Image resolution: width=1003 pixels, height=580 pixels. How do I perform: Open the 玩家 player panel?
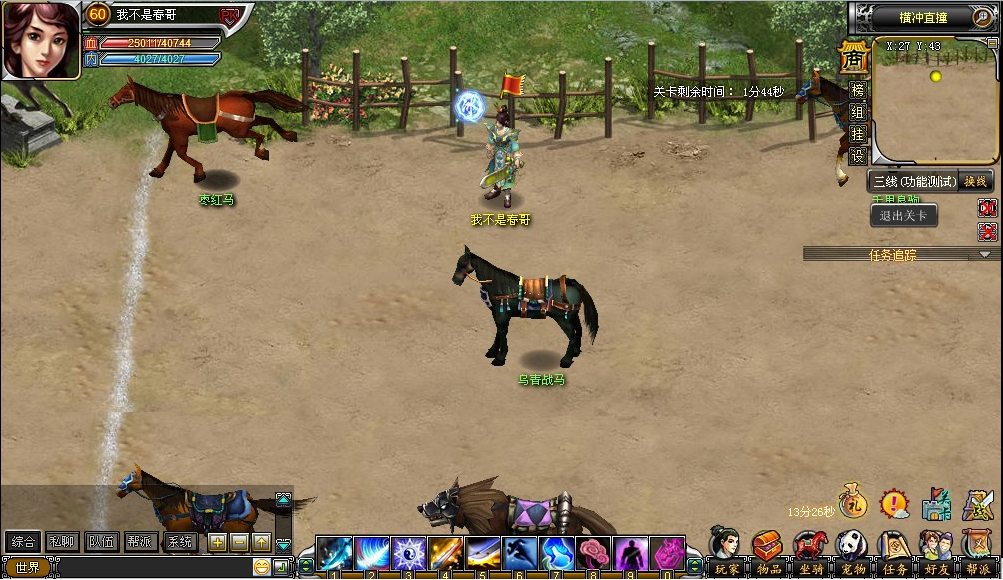726,551
